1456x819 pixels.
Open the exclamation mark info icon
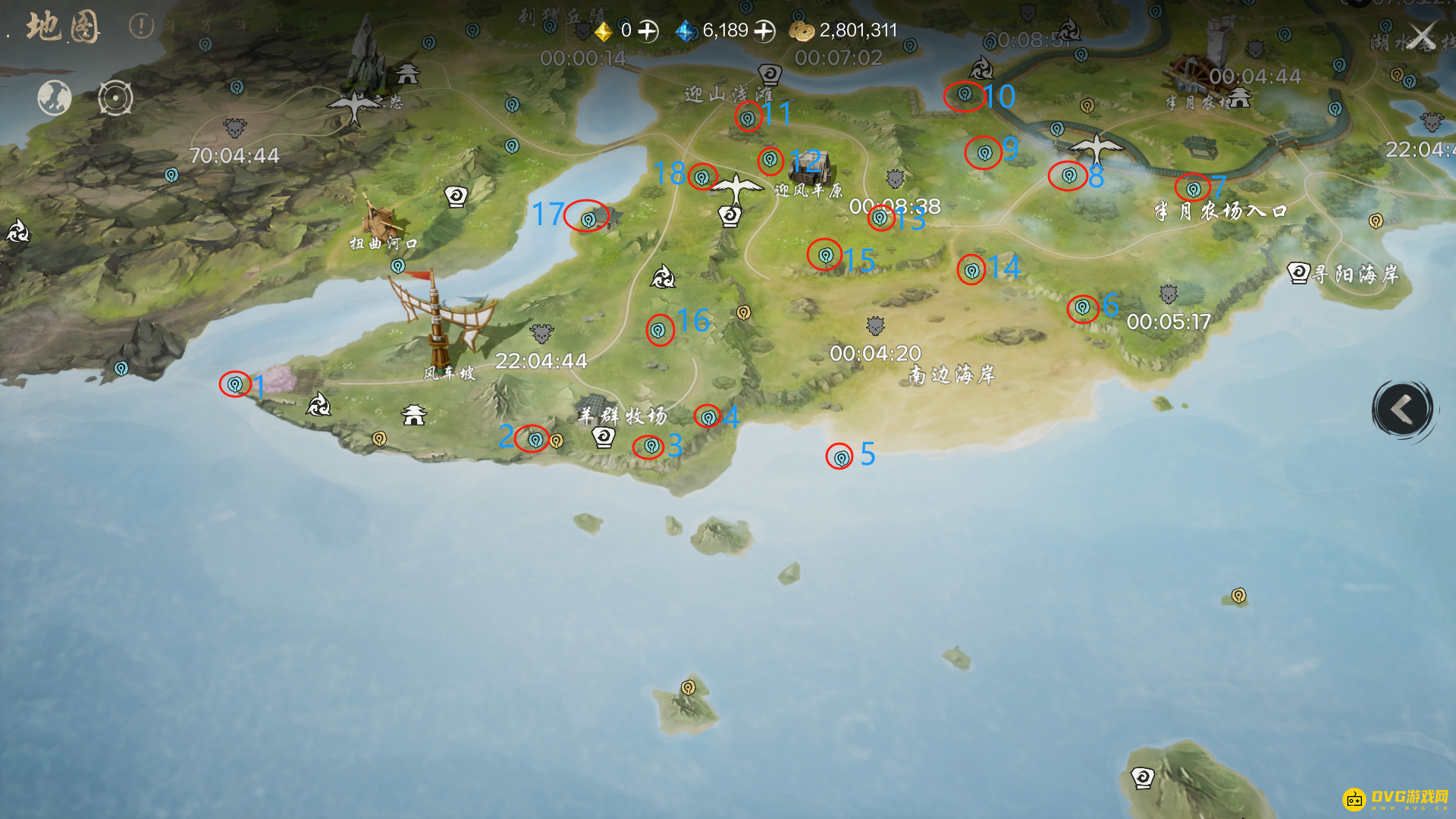coord(141,27)
